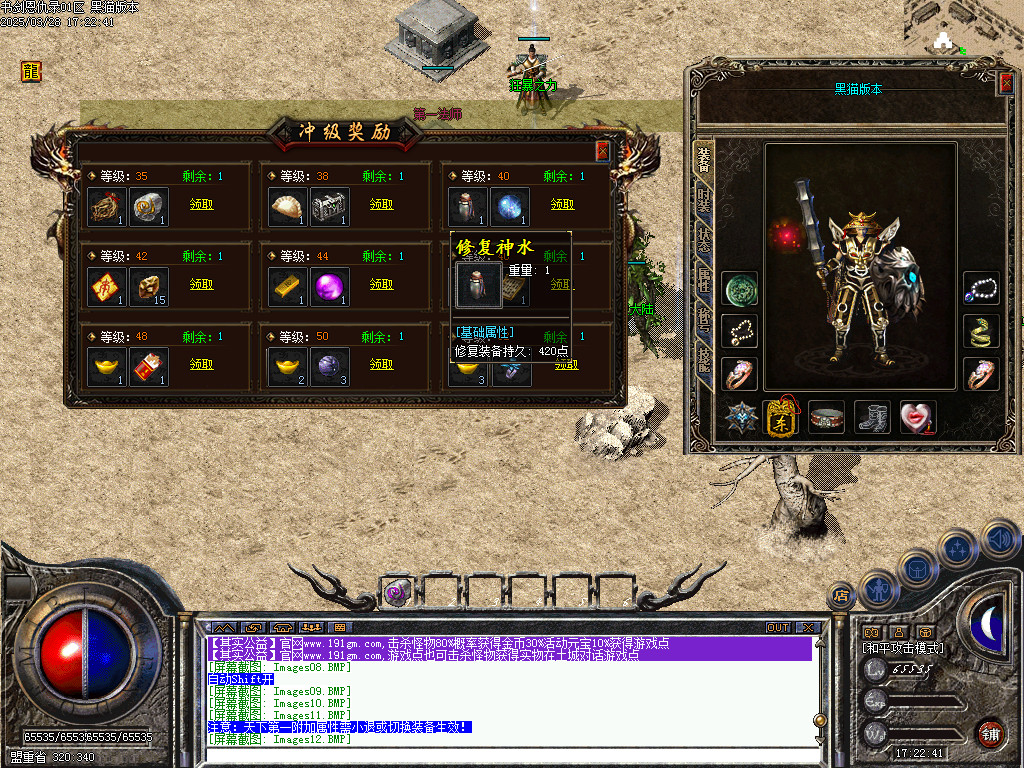Claim the level 40 reward
The height and width of the screenshot is (768, 1024).
pos(562,204)
